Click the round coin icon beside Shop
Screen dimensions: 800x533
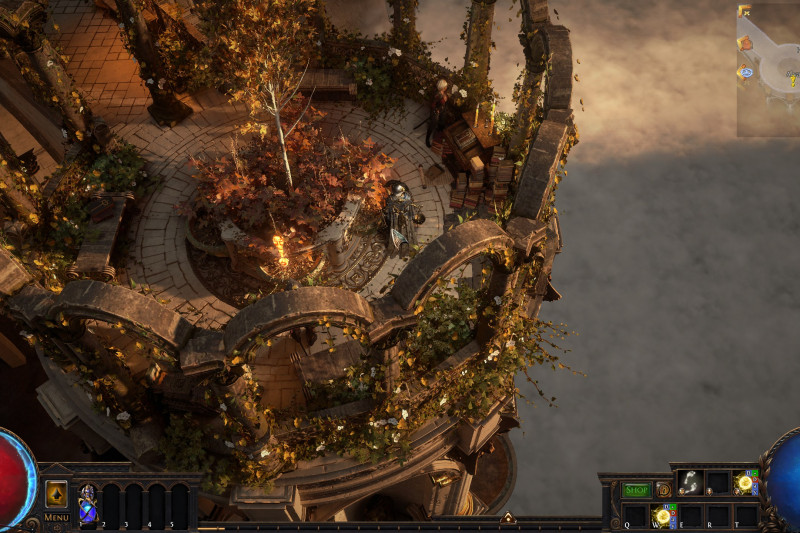pyautogui.click(x=663, y=490)
